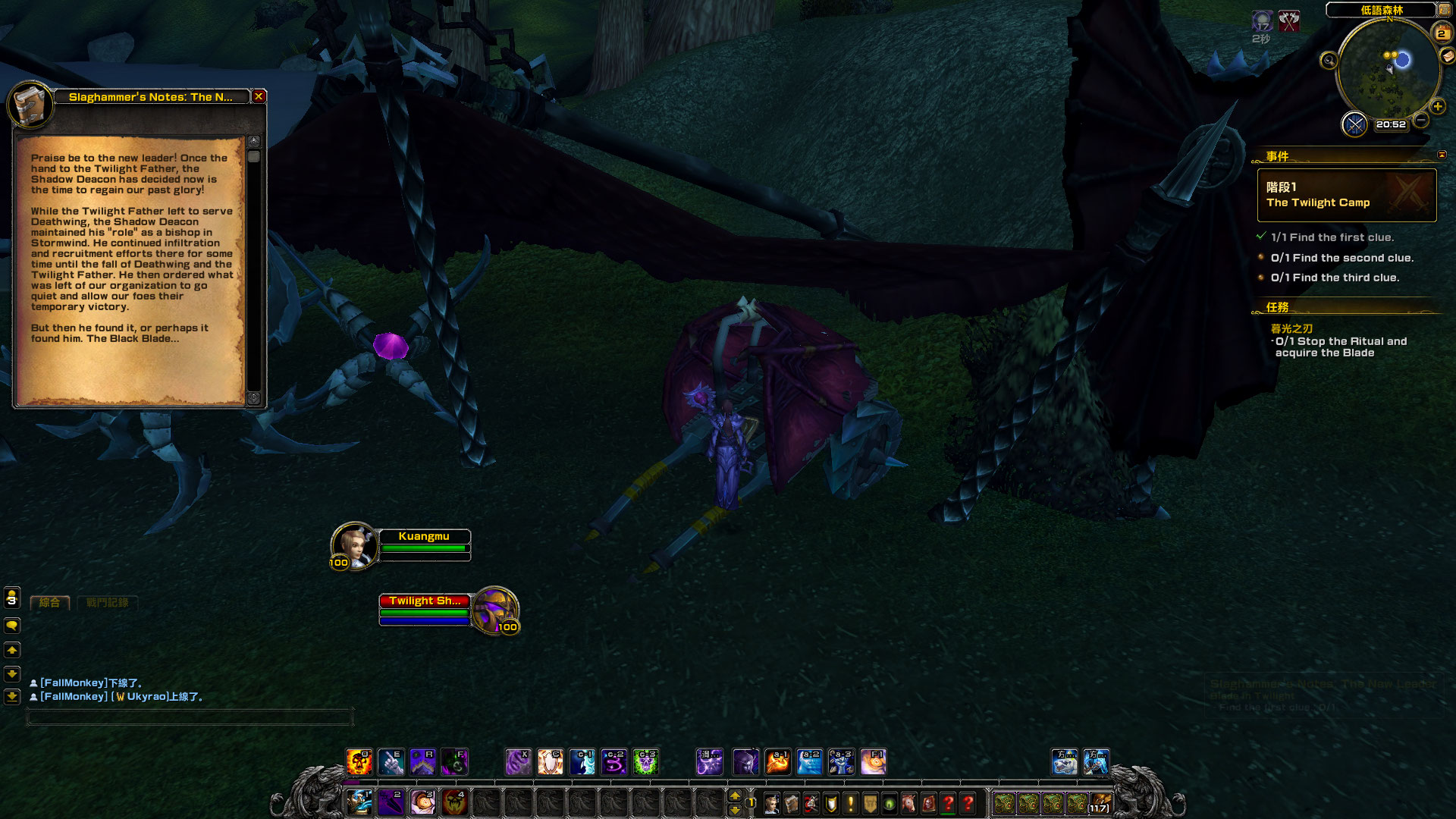The image size is (1456, 819).
Task: Click the minimap tracking magnifier button
Action: (1329, 61)
